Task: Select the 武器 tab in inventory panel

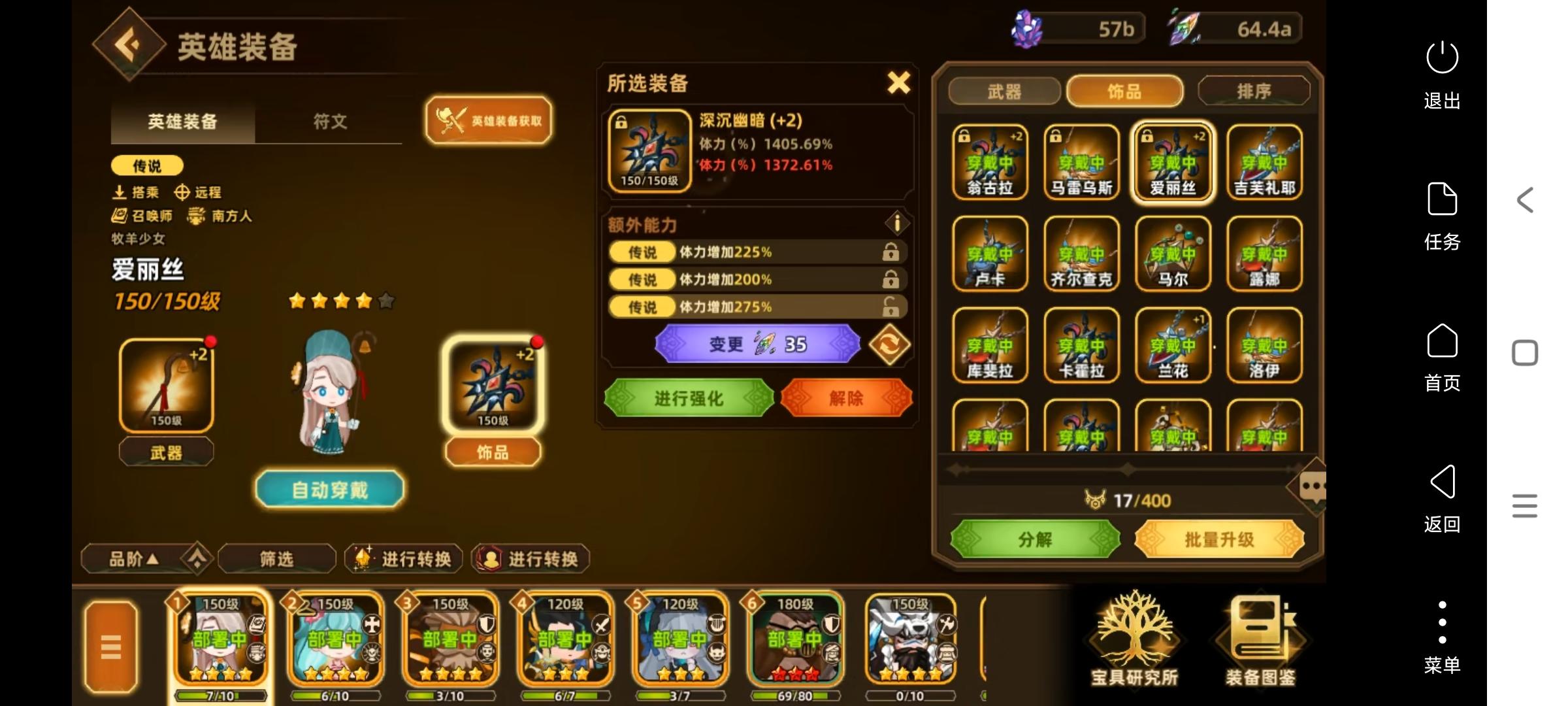Action: click(x=1006, y=92)
